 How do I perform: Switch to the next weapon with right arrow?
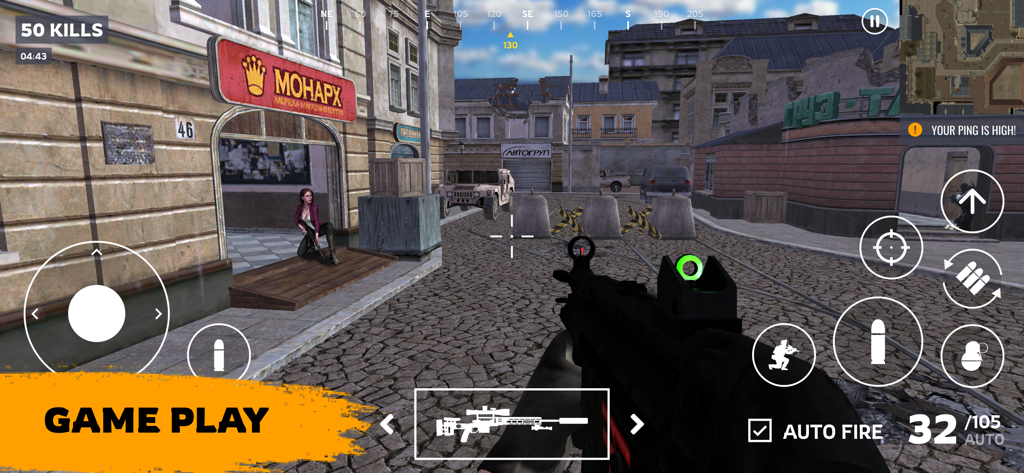[x=636, y=424]
